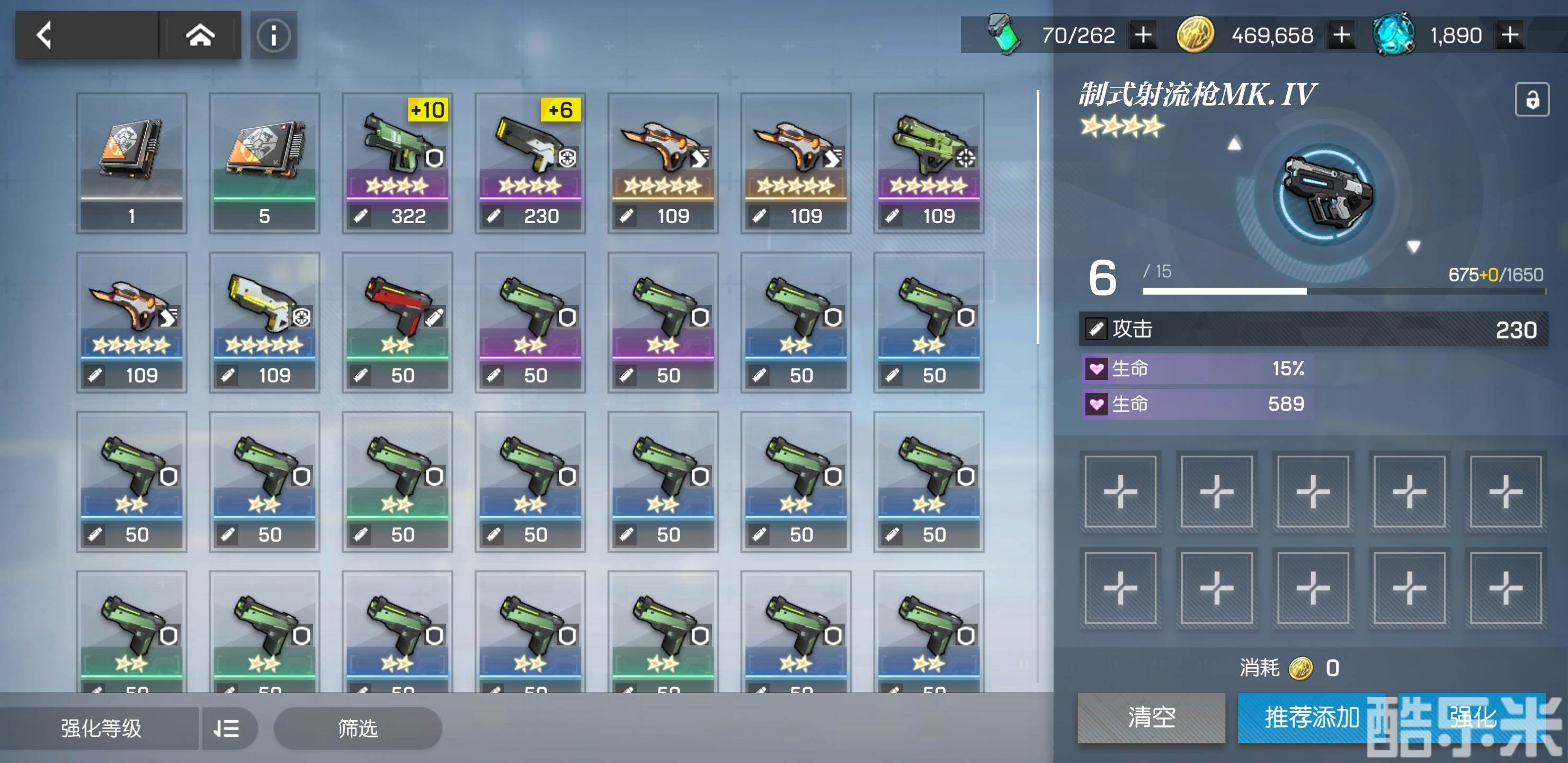The height and width of the screenshot is (763, 1568).
Task: Open the 筛选 filter options
Action: 358,728
